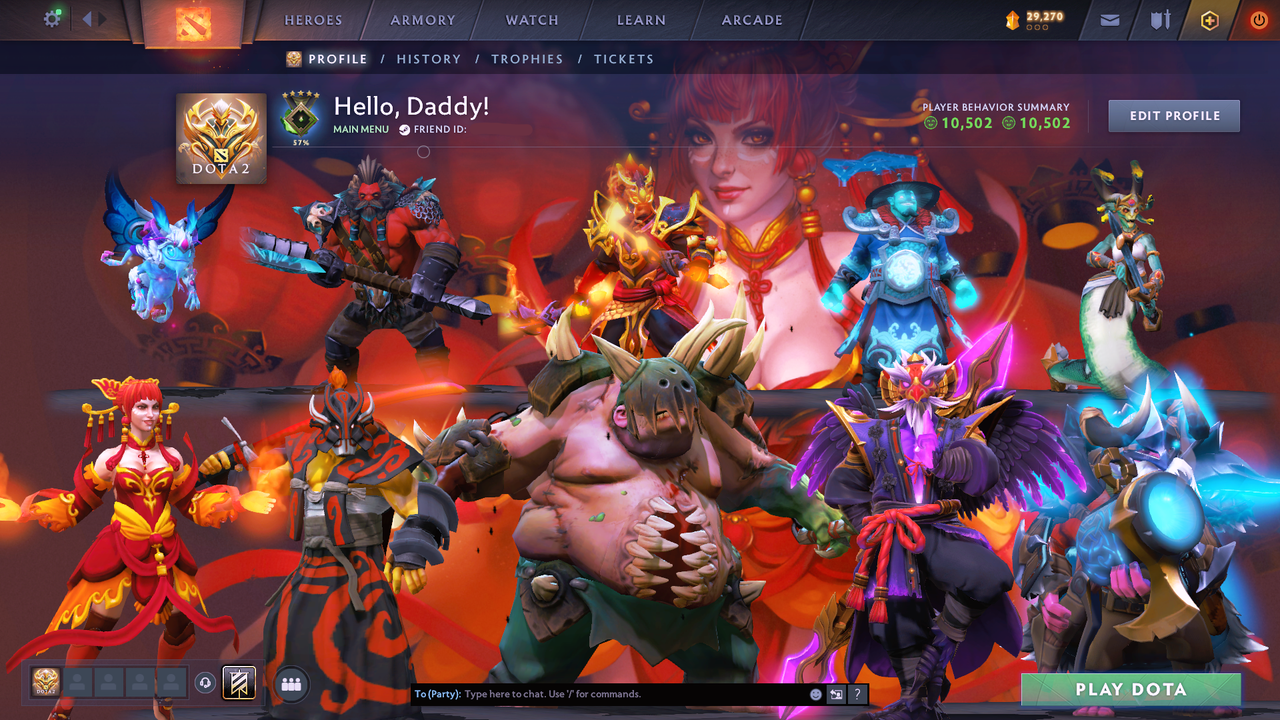Screen dimensions: 1280x720
Task: Click the slider handle below Friend ID
Action: coord(423,152)
